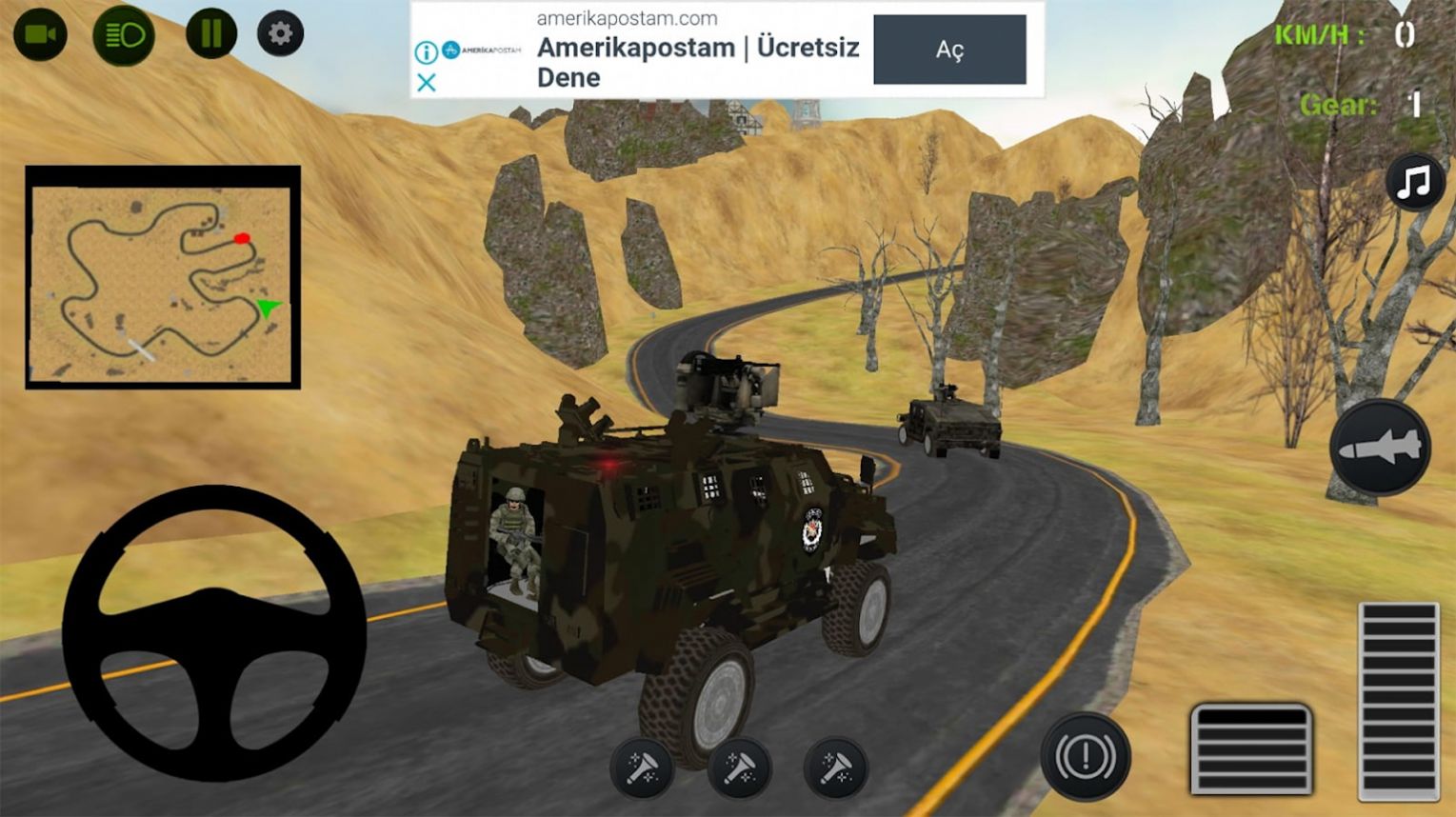Open the ad with the Aç button
The height and width of the screenshot is (817, 1456).
949,50
